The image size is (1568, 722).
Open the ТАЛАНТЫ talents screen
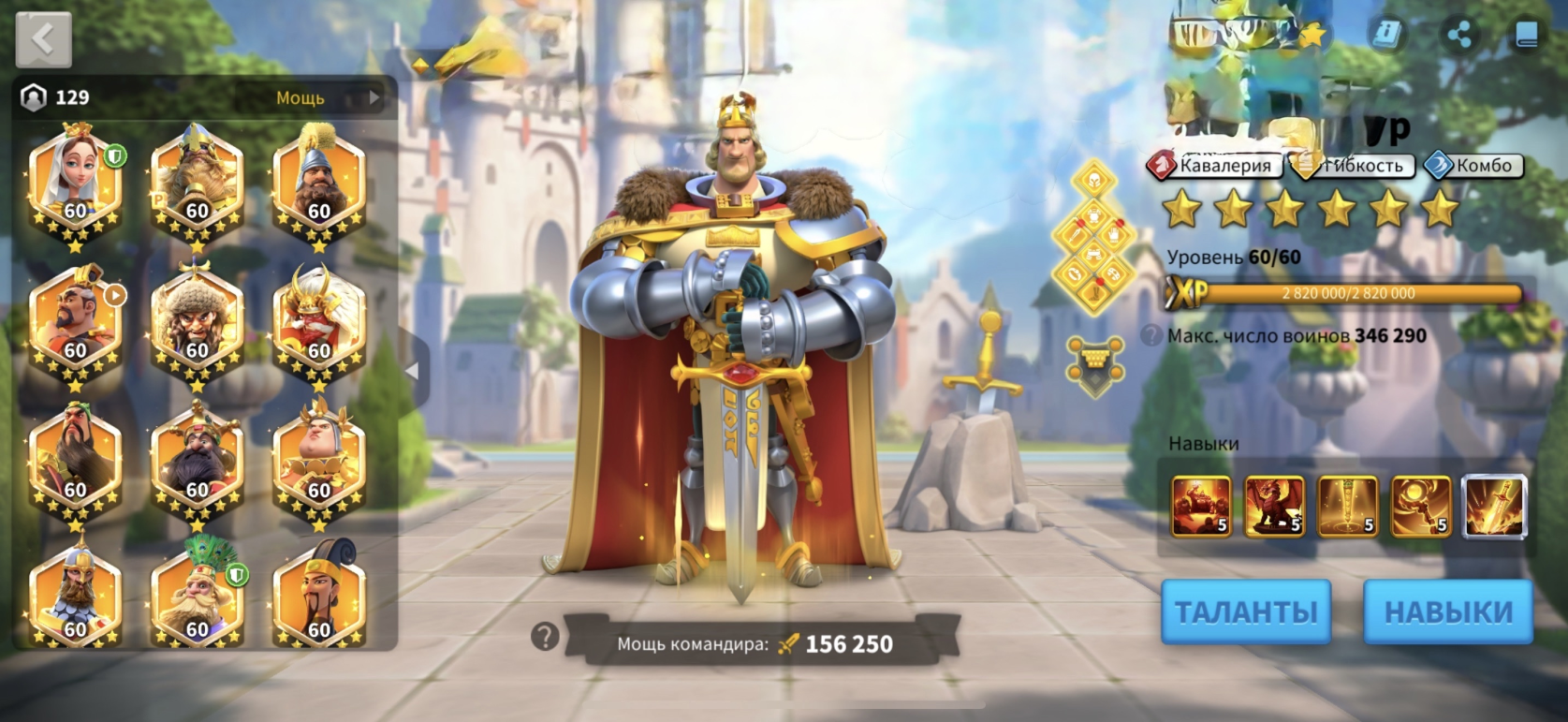pyautogui.click(x=1245, y=611)
